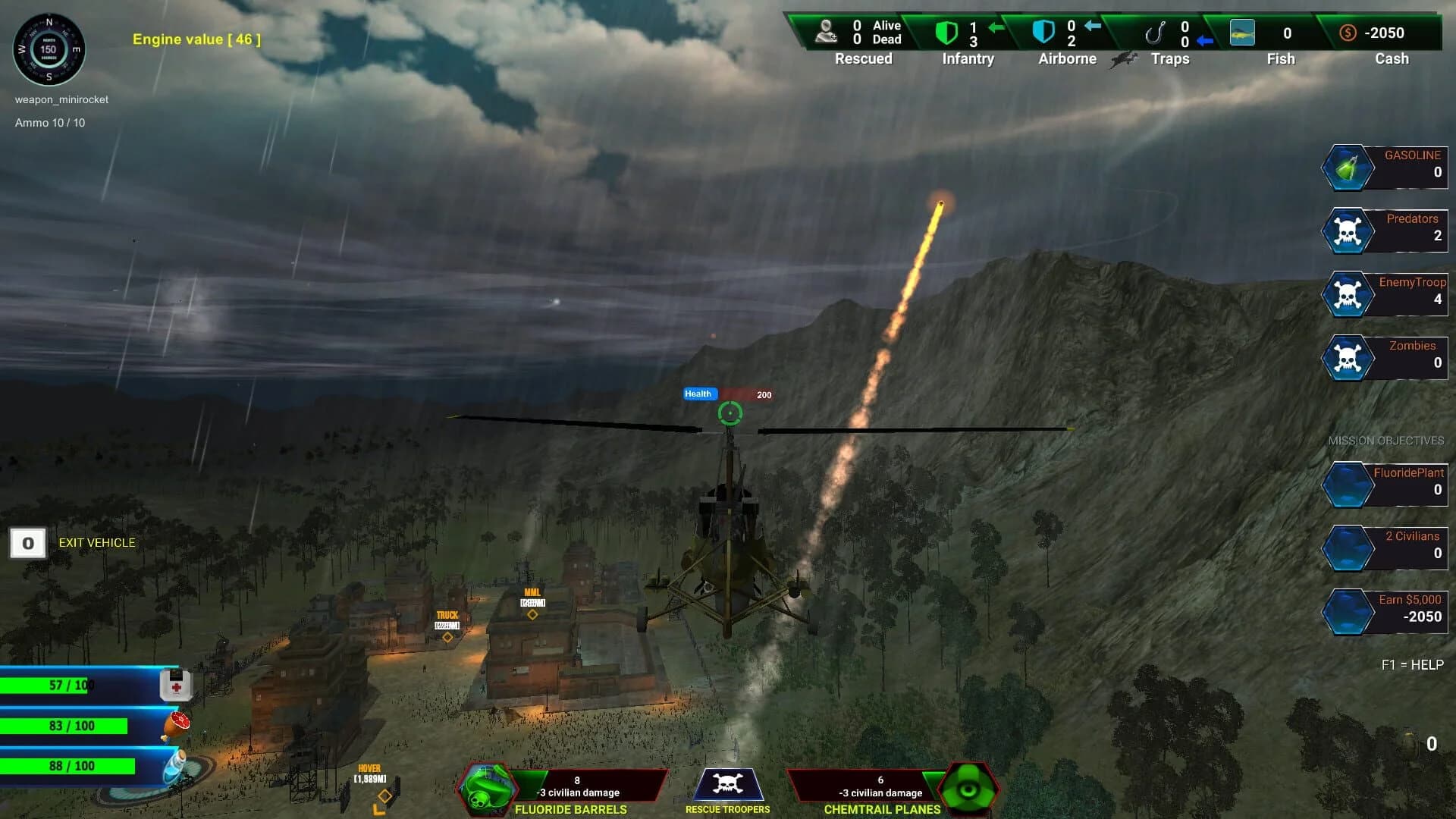Select the Infantry green shield icon
The height and width of the screenshot is (819, 1456).
tap(945, 32)
